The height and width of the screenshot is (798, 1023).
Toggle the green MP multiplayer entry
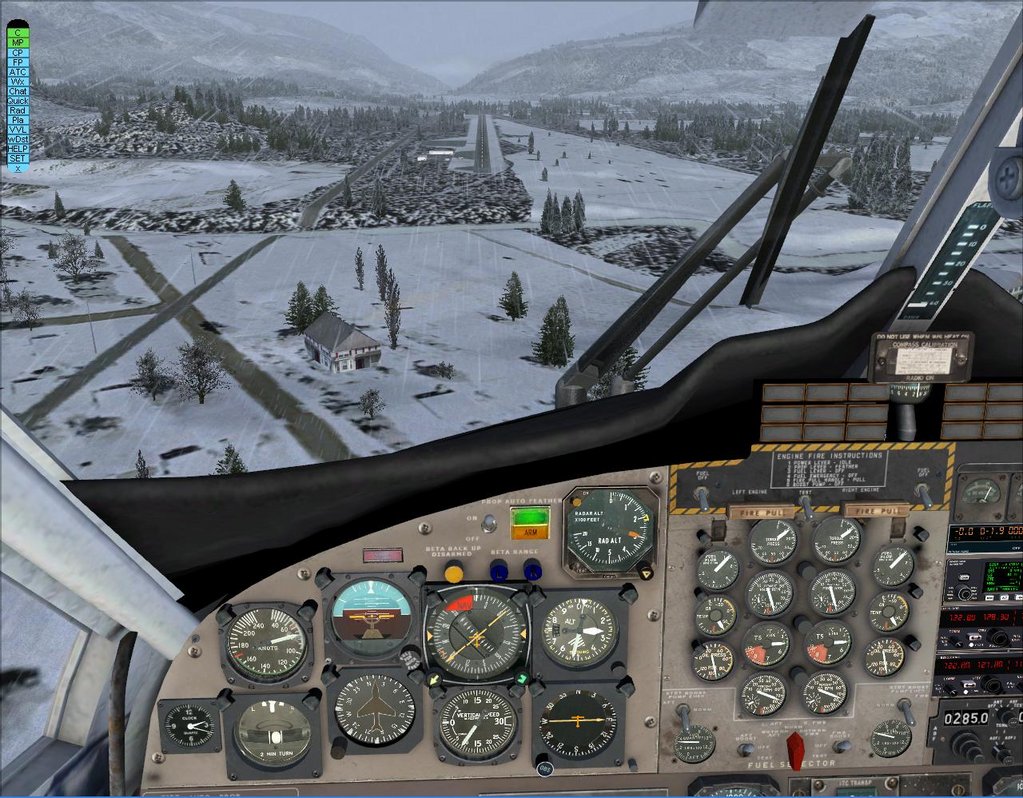[17, 42]
